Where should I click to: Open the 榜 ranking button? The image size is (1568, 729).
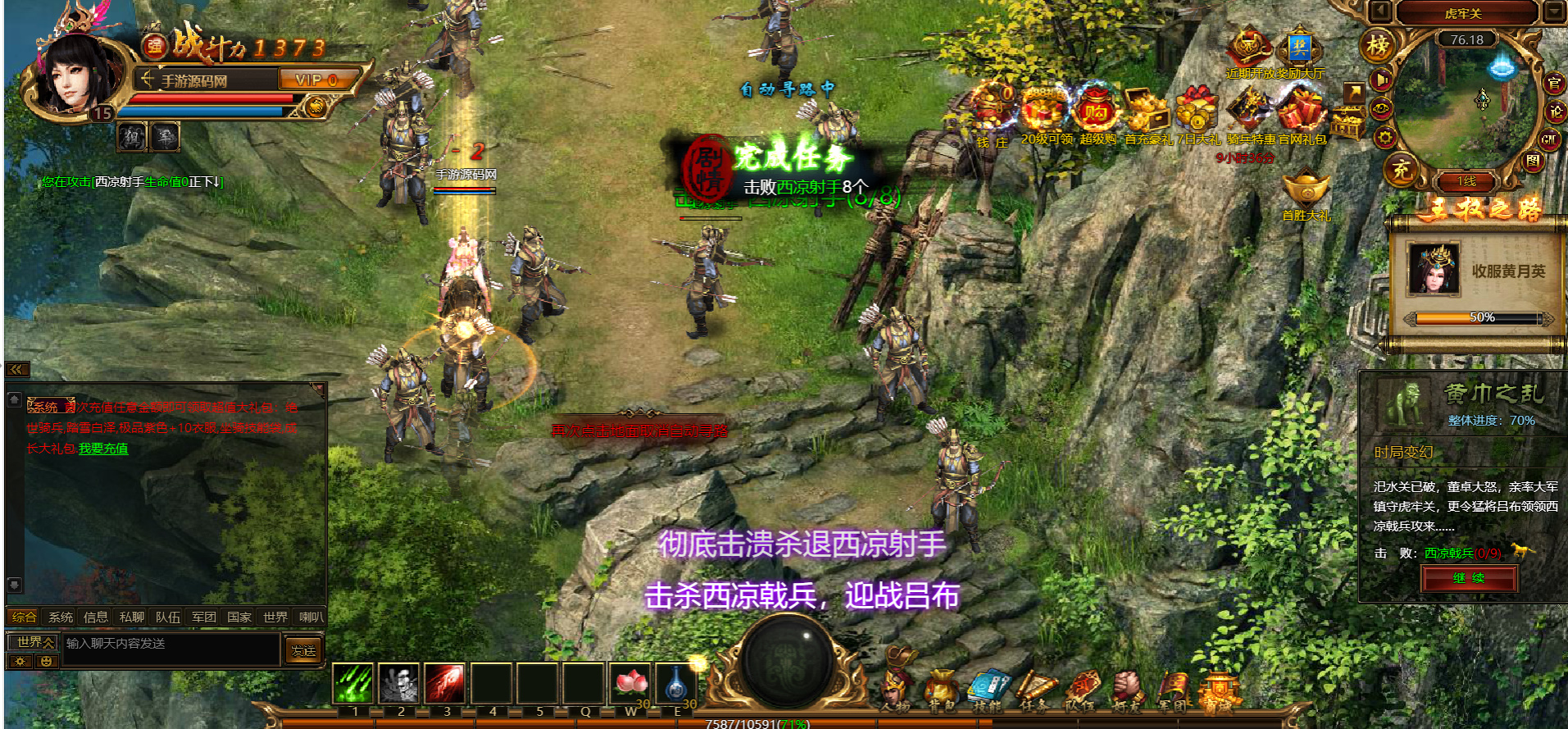(x=1378, y=46)
